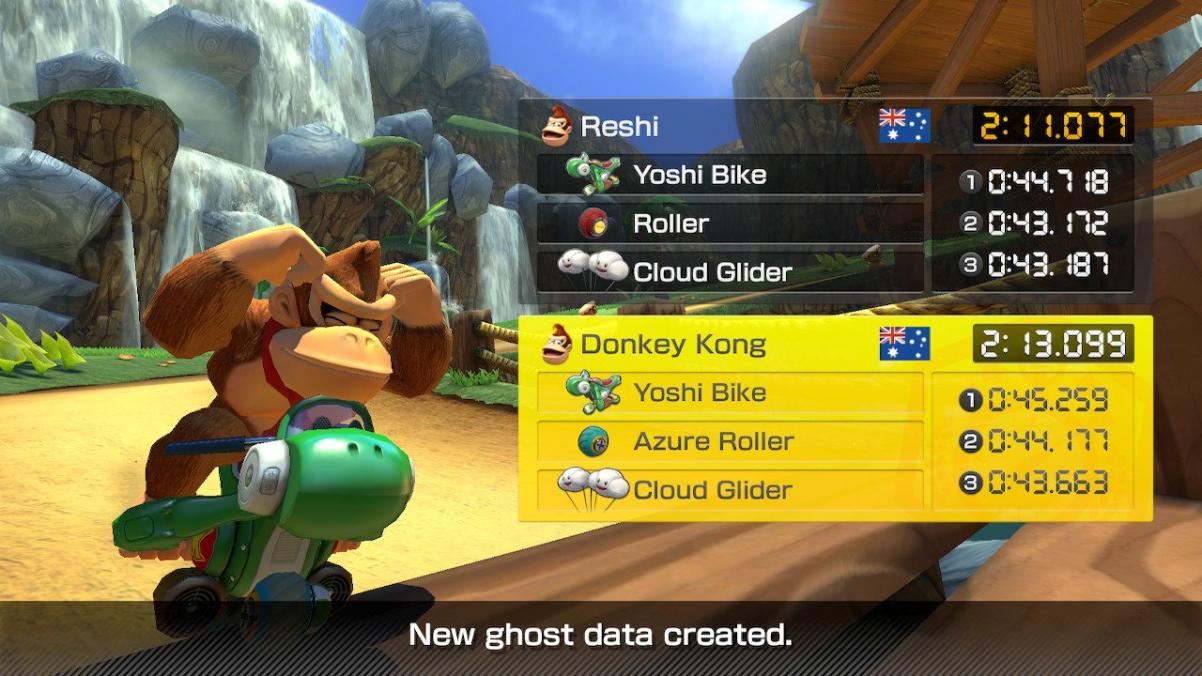This screenshot has width=1202, height=676.
Task: Pick Cloud Glider in Reshi's panel
Action: pos(729,271)
